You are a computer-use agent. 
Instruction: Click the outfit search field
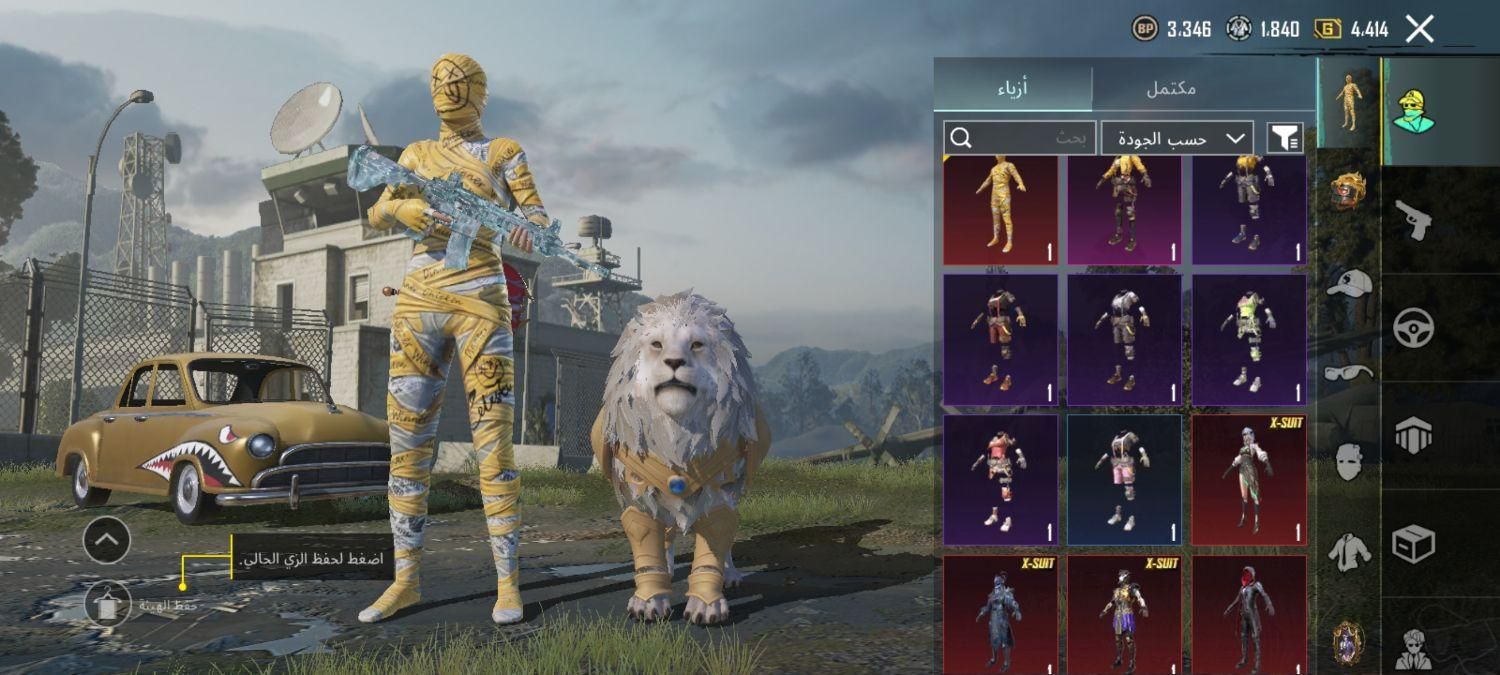[x=1020, y=138]
